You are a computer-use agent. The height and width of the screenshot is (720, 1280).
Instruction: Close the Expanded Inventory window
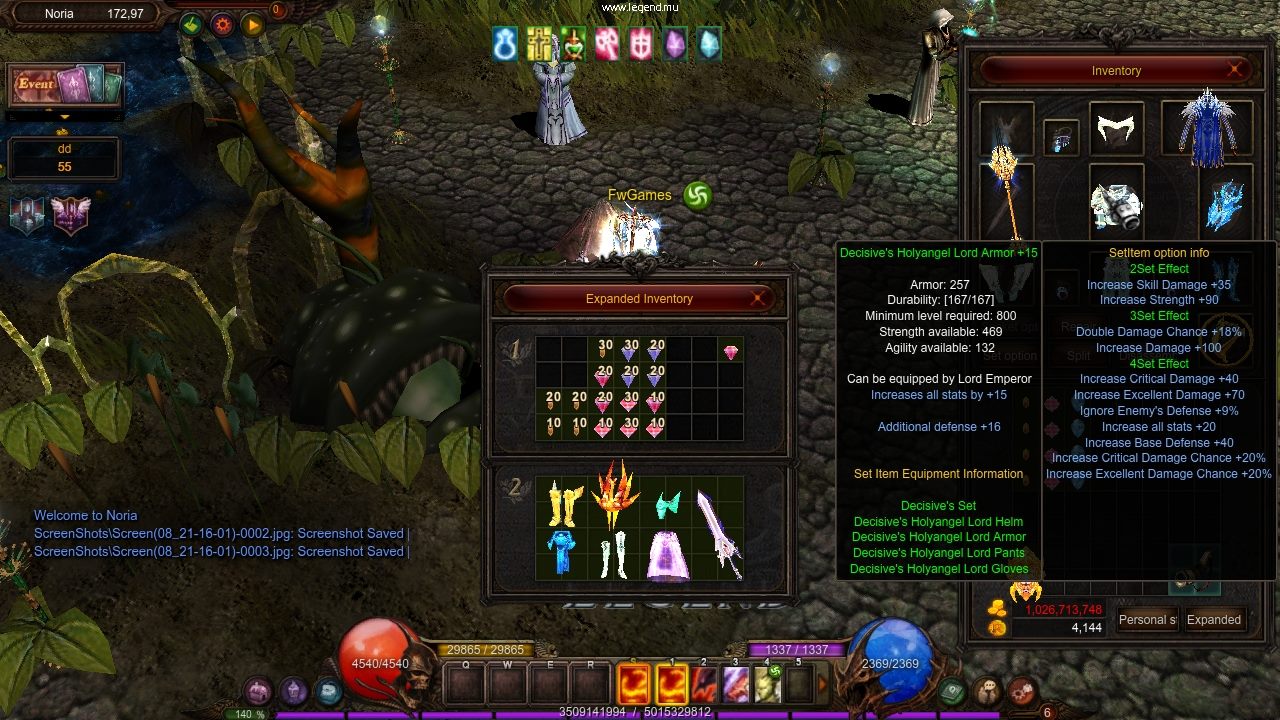coord(759,298)
